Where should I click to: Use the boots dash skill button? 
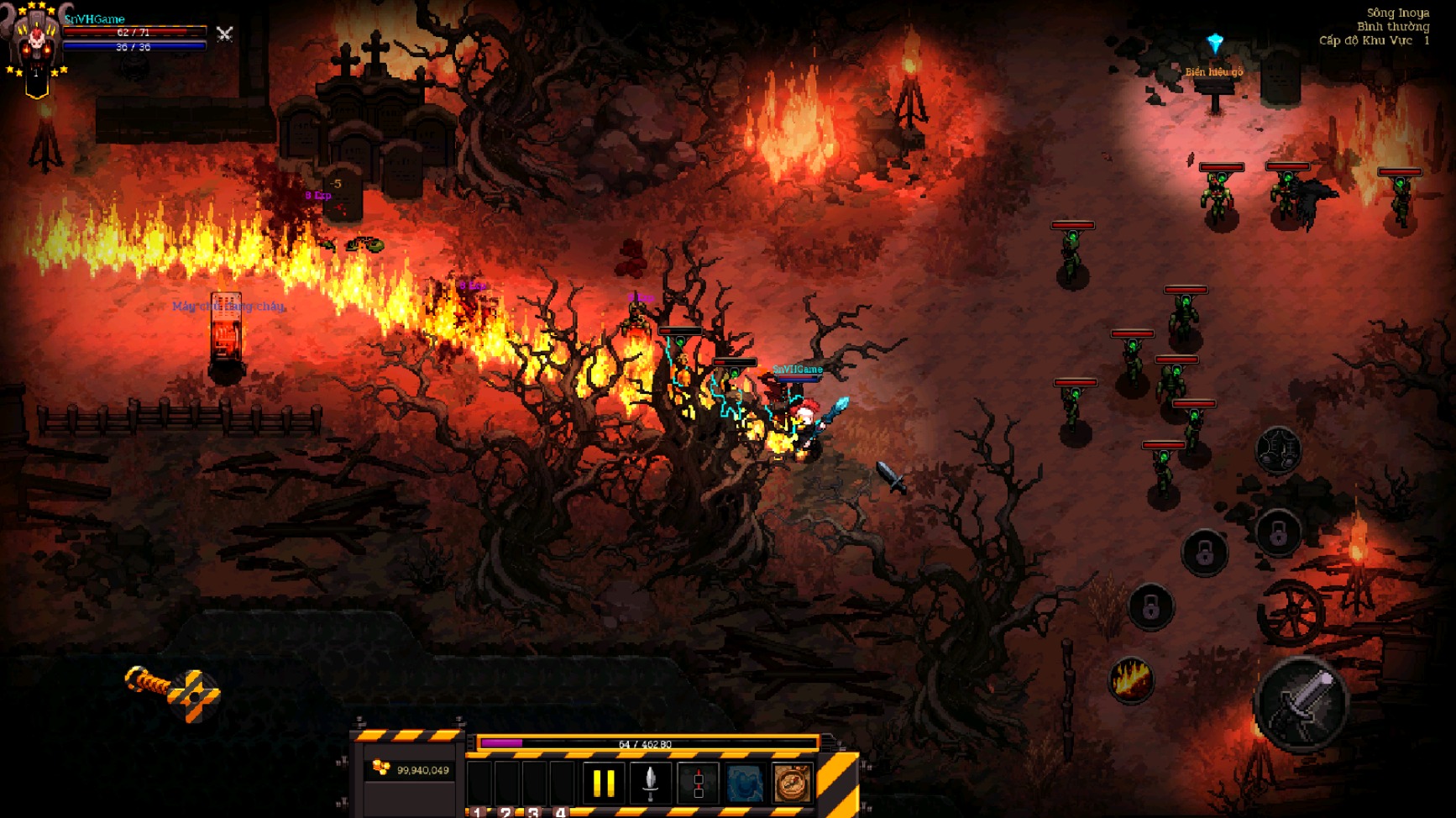[1278, 449]
